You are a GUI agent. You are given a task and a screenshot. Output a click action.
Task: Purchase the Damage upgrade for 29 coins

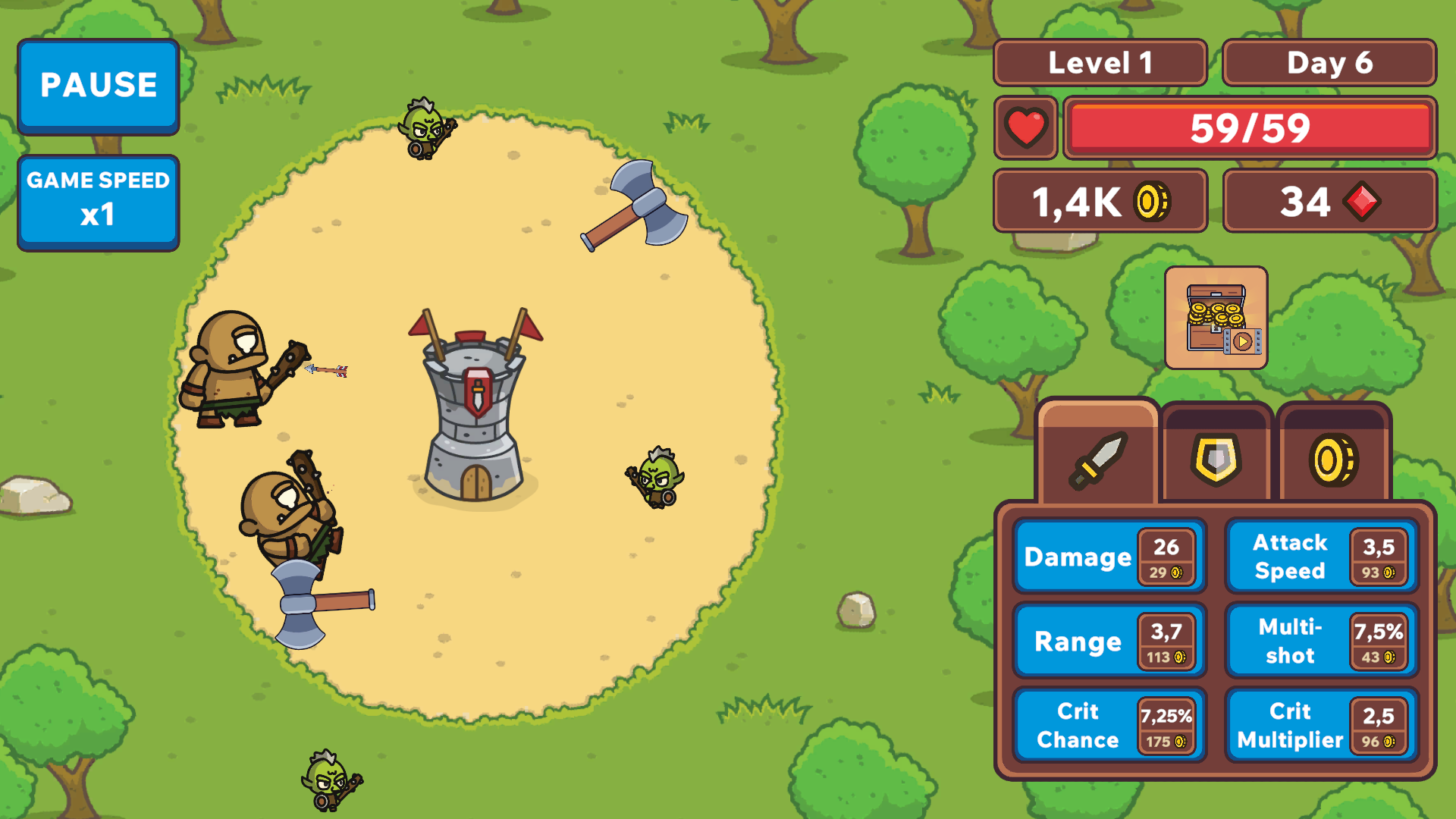(x=1109, y=556)
